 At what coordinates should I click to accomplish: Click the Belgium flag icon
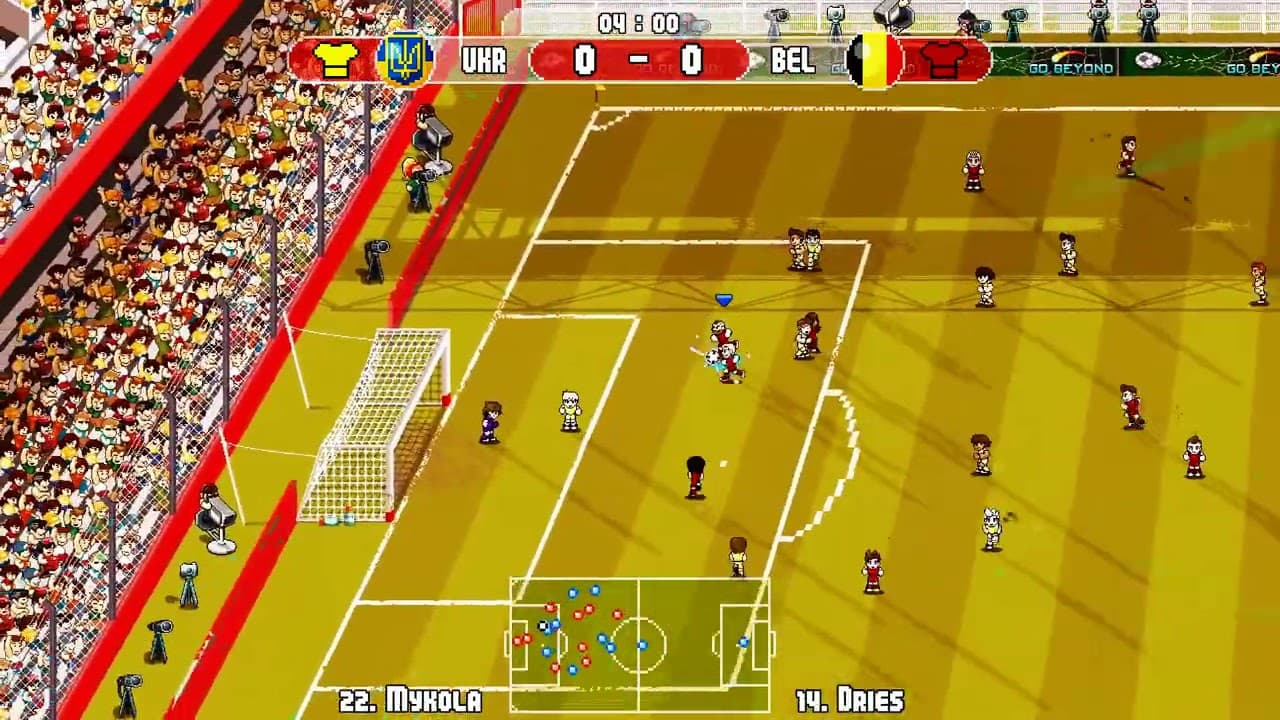point(873,60)
